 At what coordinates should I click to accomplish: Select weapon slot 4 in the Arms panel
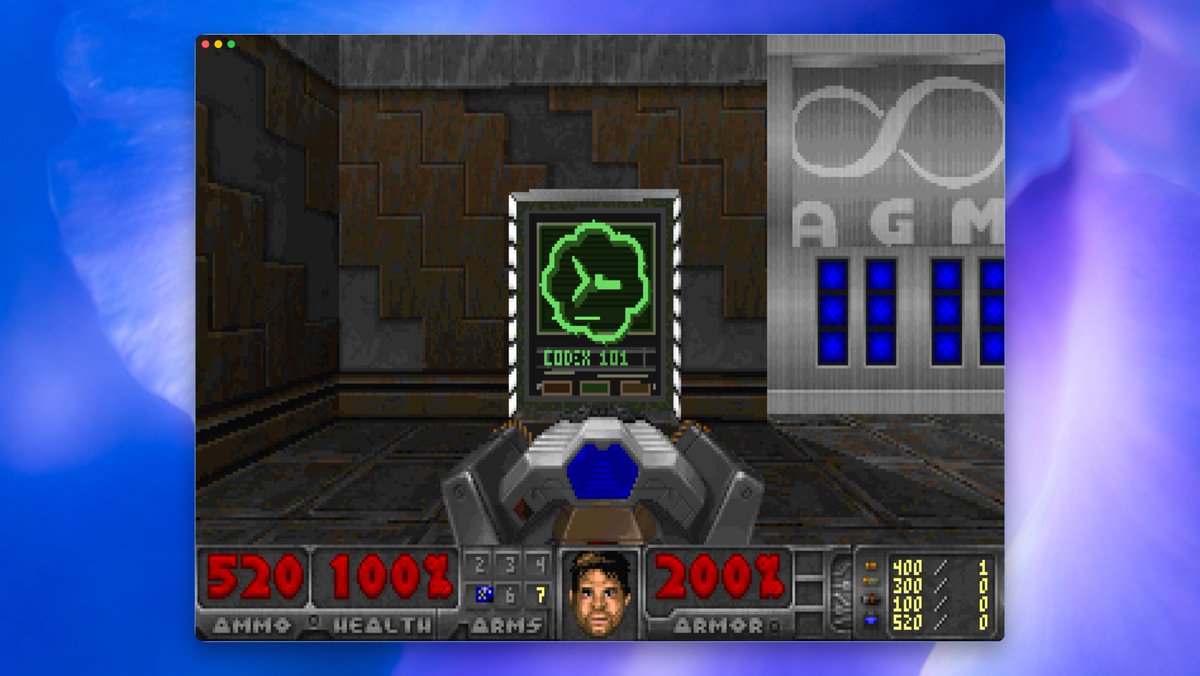[540, 565]
